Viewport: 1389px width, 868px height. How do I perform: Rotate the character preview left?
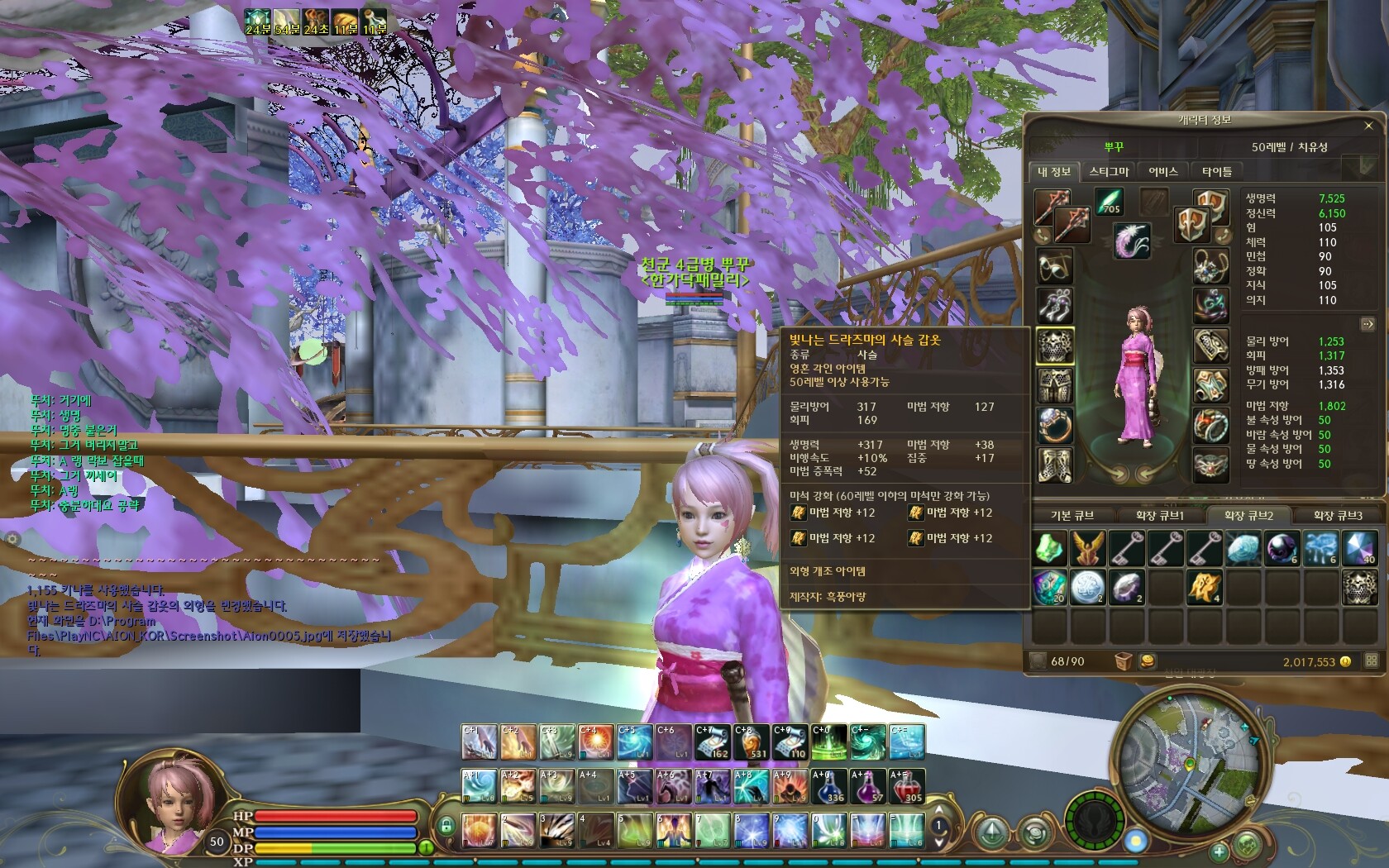click(x=1116, y=474)
